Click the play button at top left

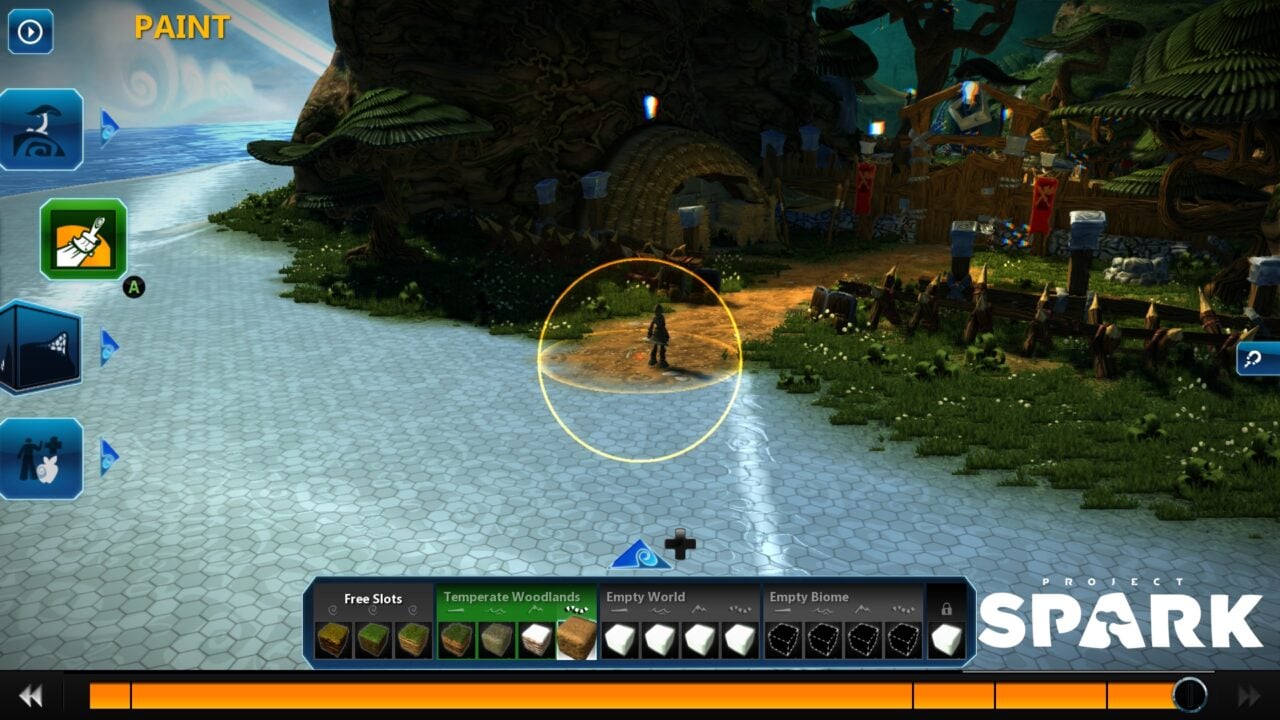(x=29, y=31)
